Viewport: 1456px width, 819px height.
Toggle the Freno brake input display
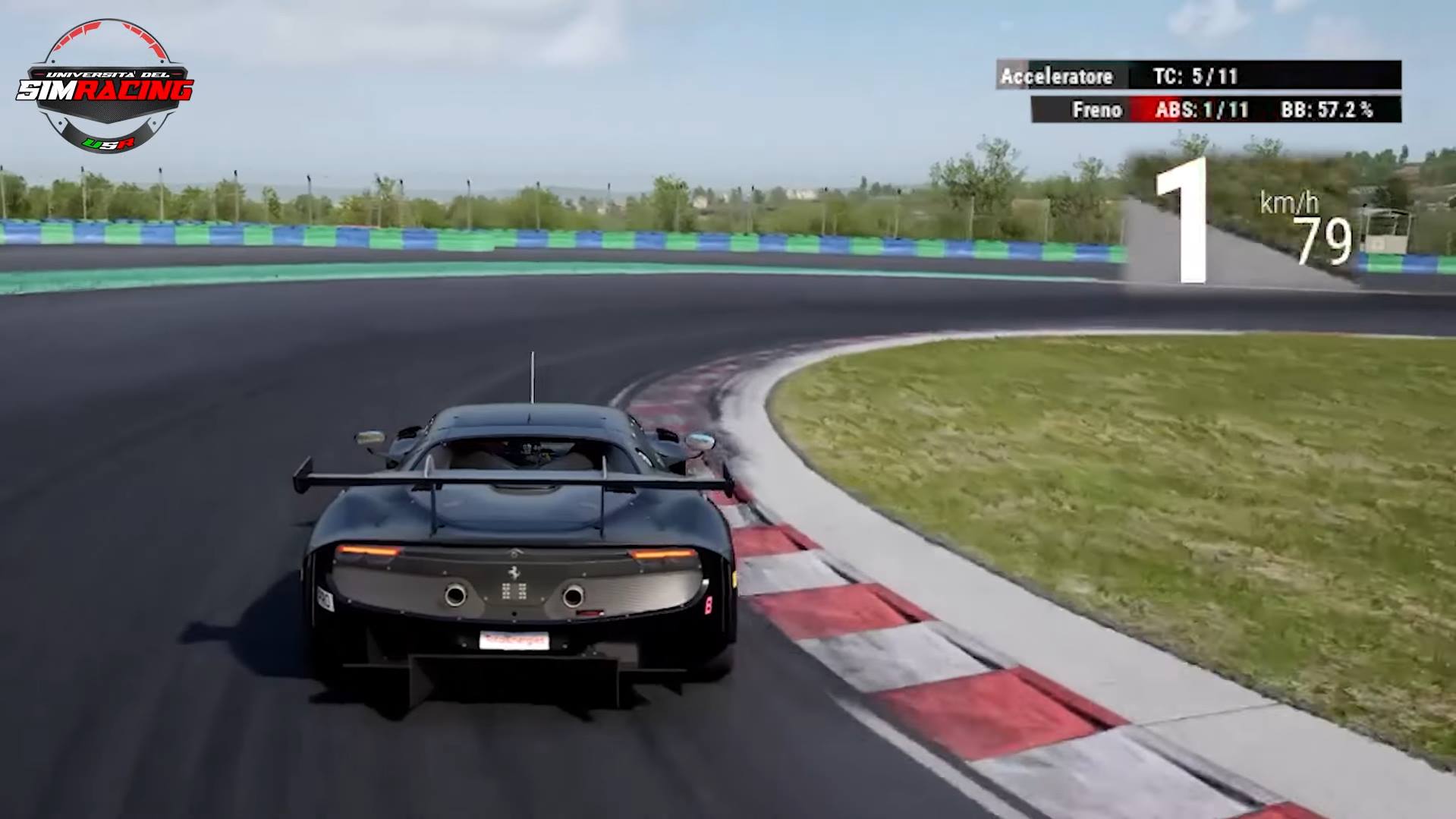(1098, 109)
